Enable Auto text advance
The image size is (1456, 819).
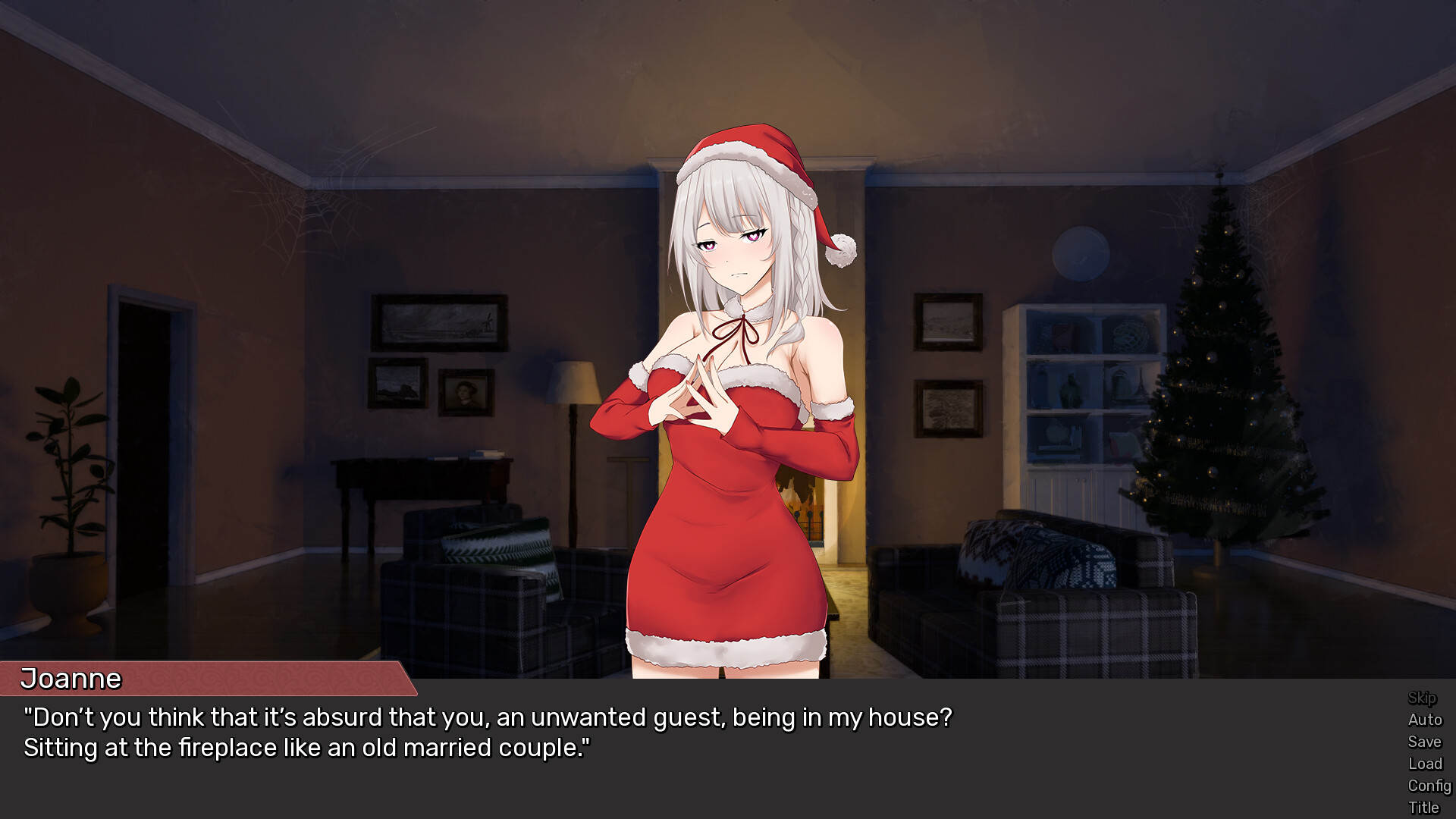coord(1425,720)
